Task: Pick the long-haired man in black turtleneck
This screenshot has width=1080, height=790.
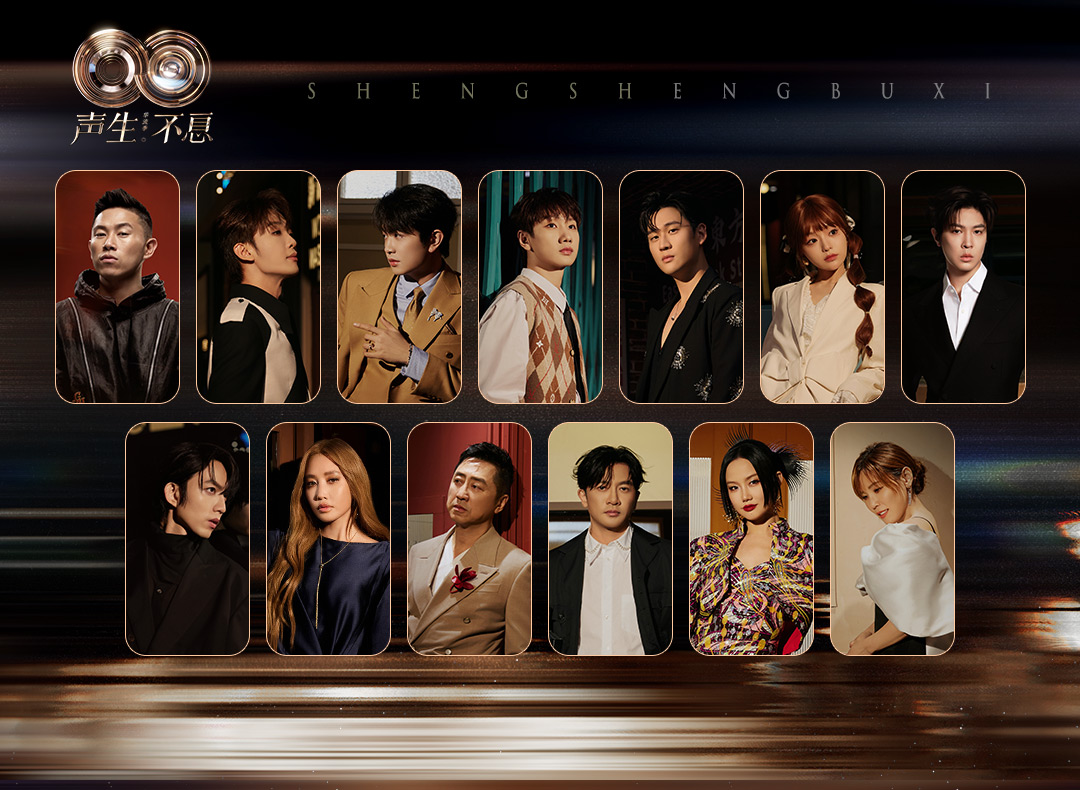Action: point(187,539)
